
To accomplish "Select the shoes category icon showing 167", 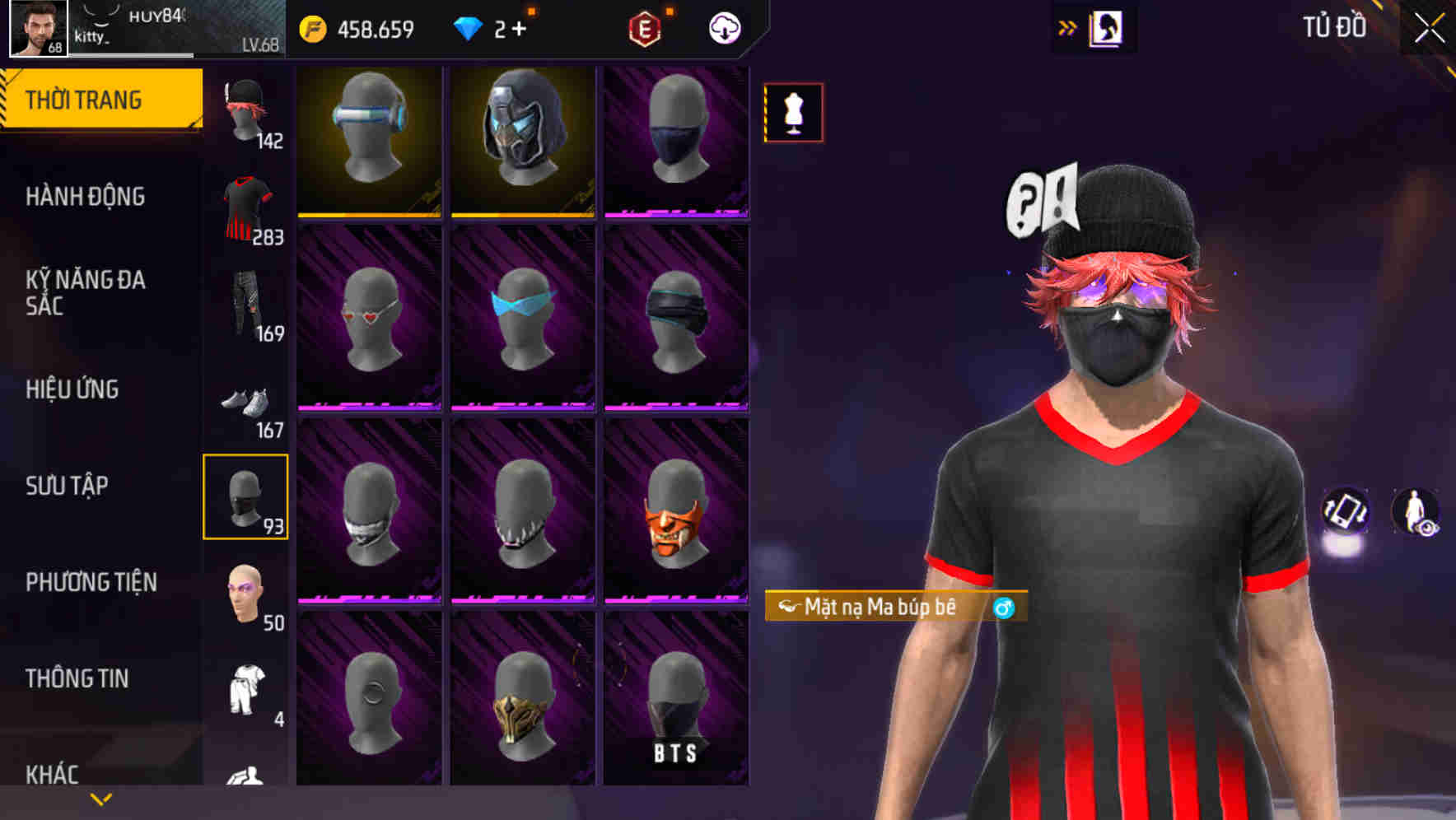I will click(244, 403).
